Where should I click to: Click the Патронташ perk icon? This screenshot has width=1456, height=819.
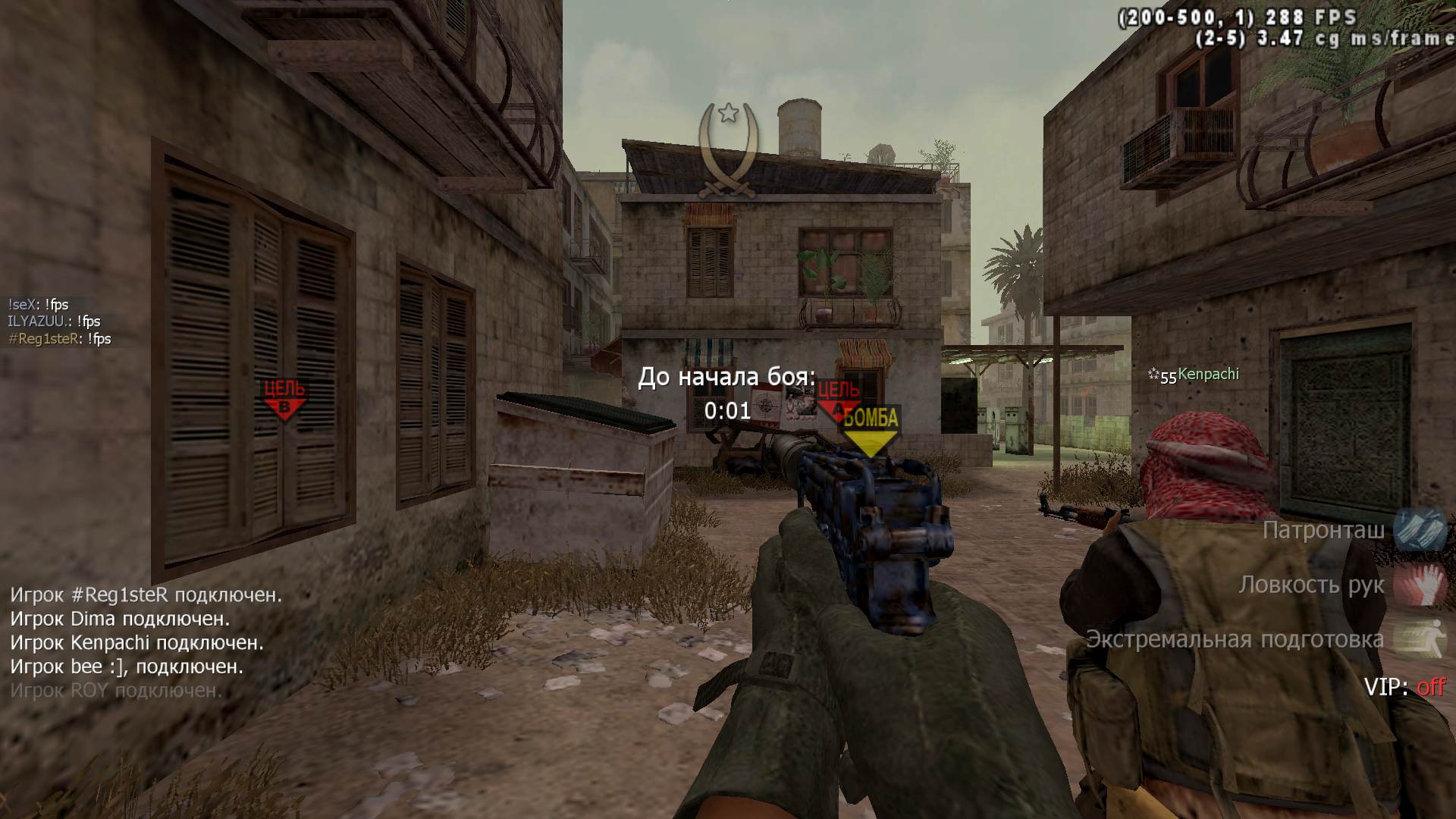pyautogui.click(x=1420, y=529)
